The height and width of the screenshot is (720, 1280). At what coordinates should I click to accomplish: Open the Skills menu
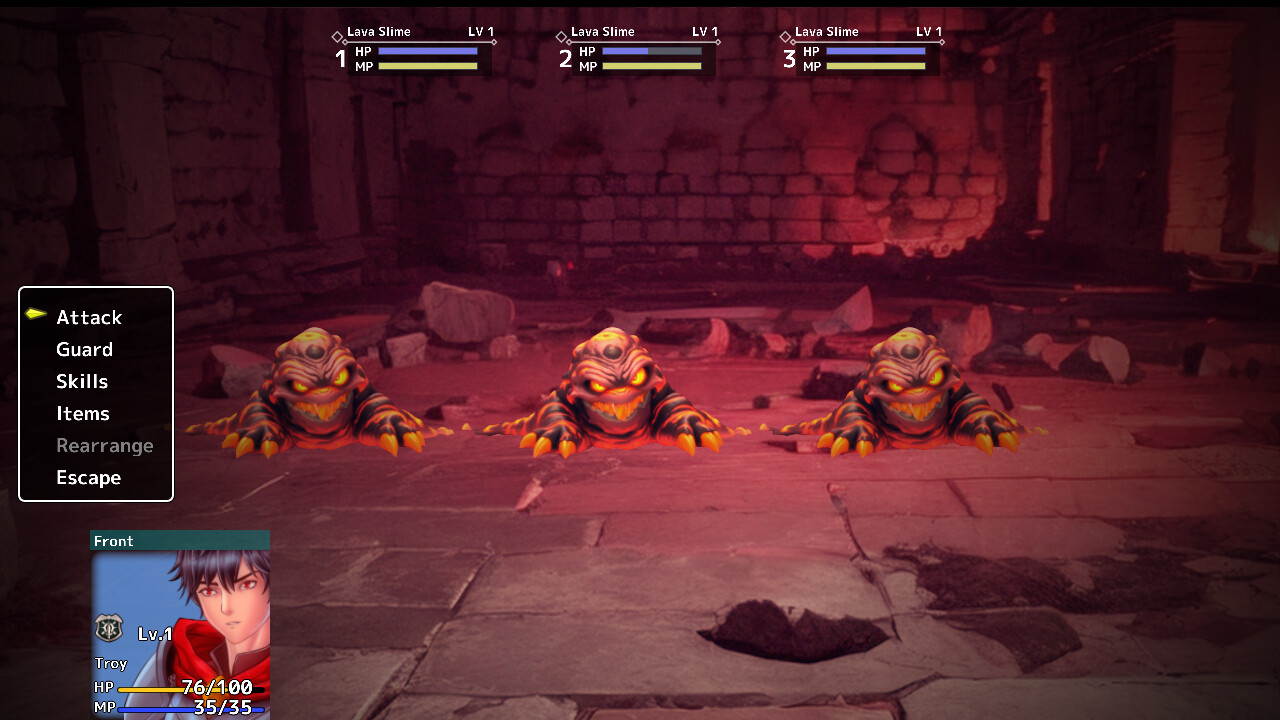tap(82, 381)
